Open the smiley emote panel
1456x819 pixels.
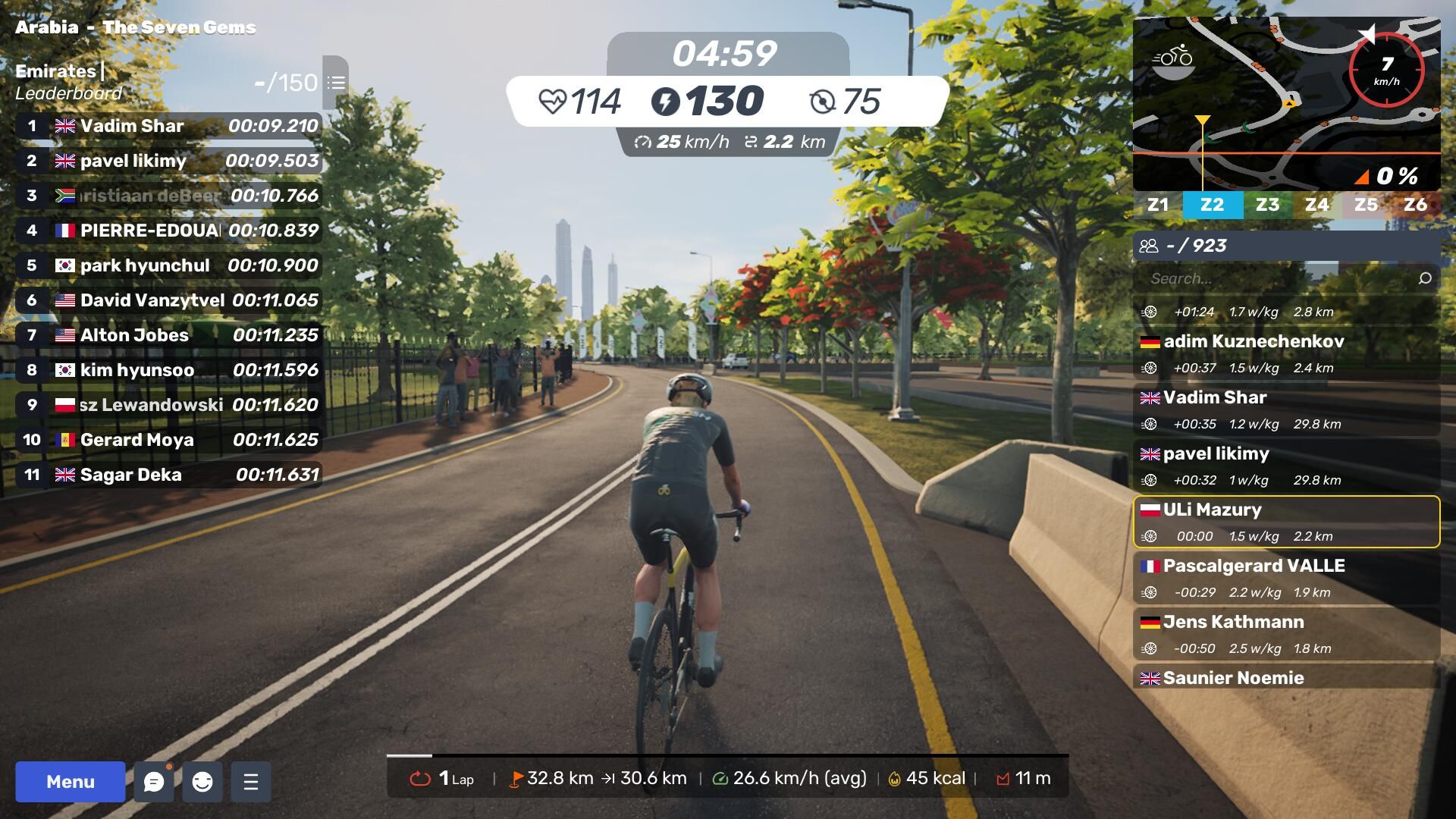202,782
